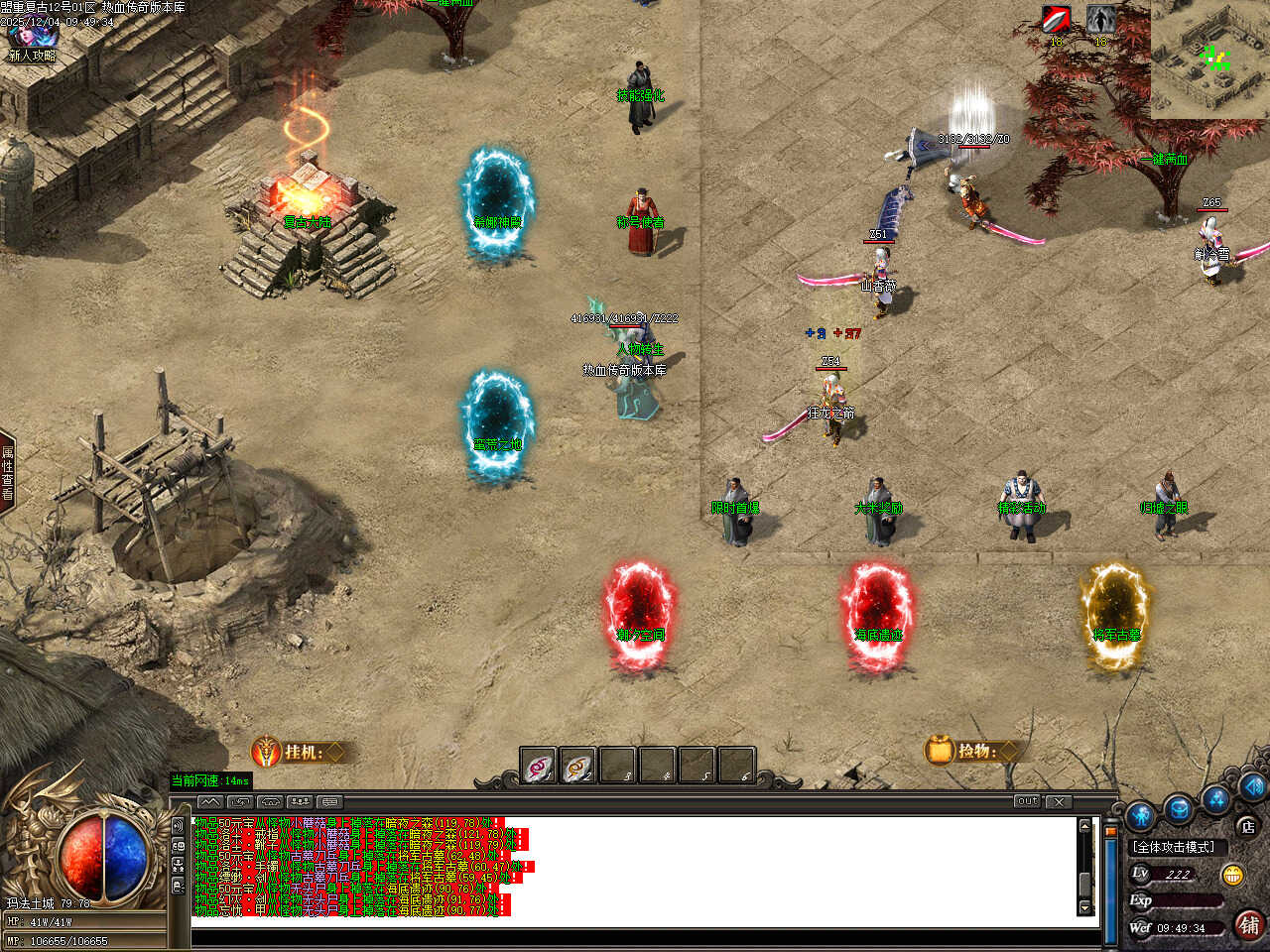Click the grey shadow figure buff icon

click(1099, 20)
